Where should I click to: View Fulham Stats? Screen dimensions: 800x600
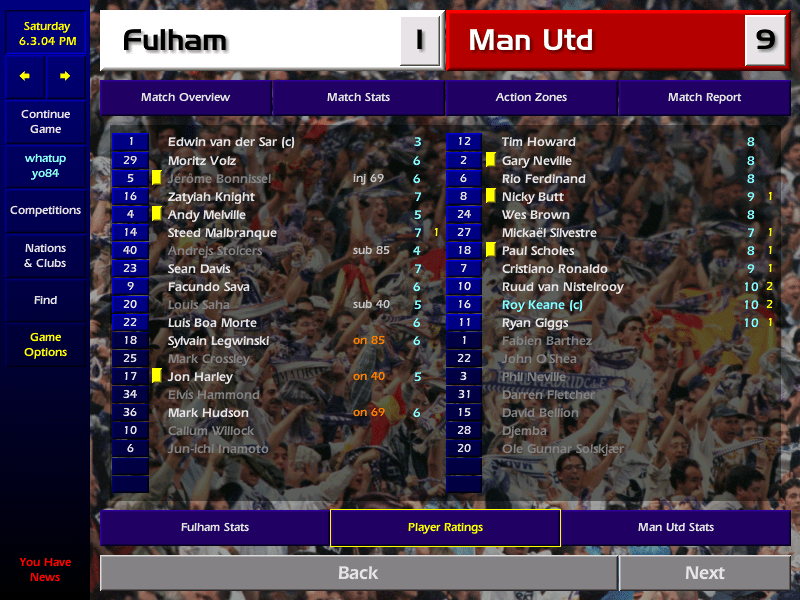coord(214,527)
